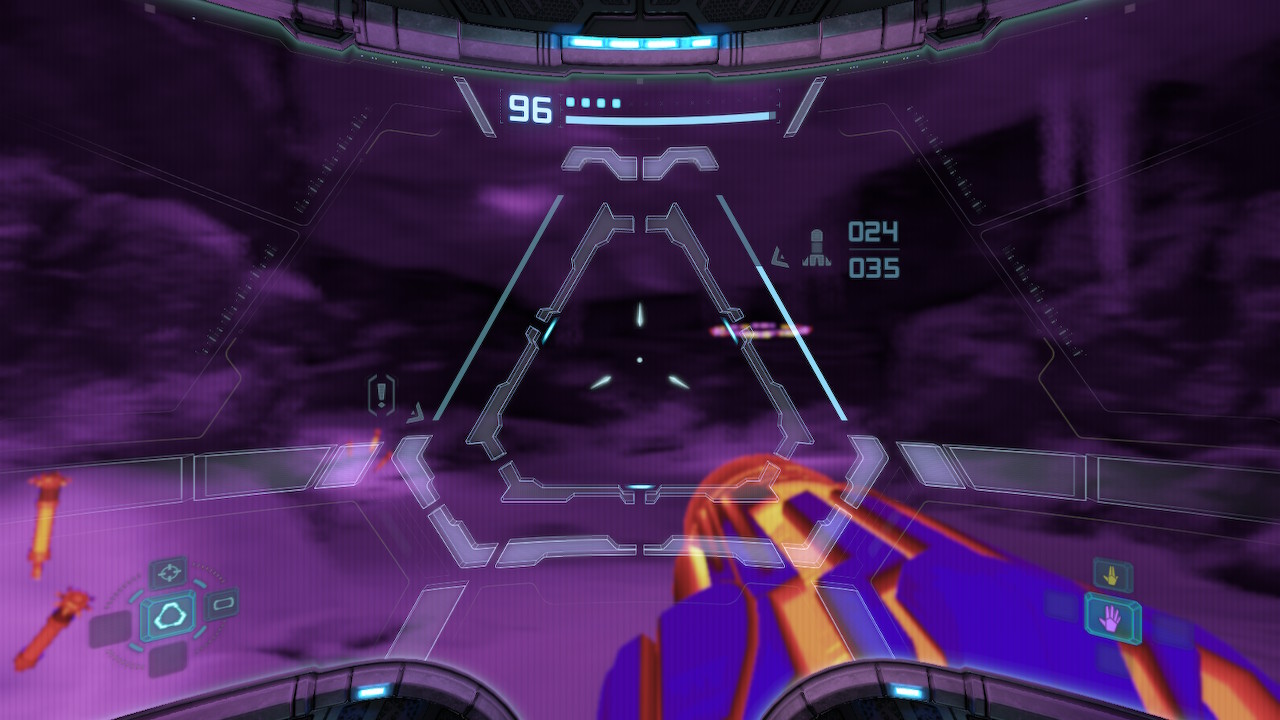Switch to the Combat Visor crosshair icon
Viewport: 1280px width, 720px height.
(x=169, y=573)
